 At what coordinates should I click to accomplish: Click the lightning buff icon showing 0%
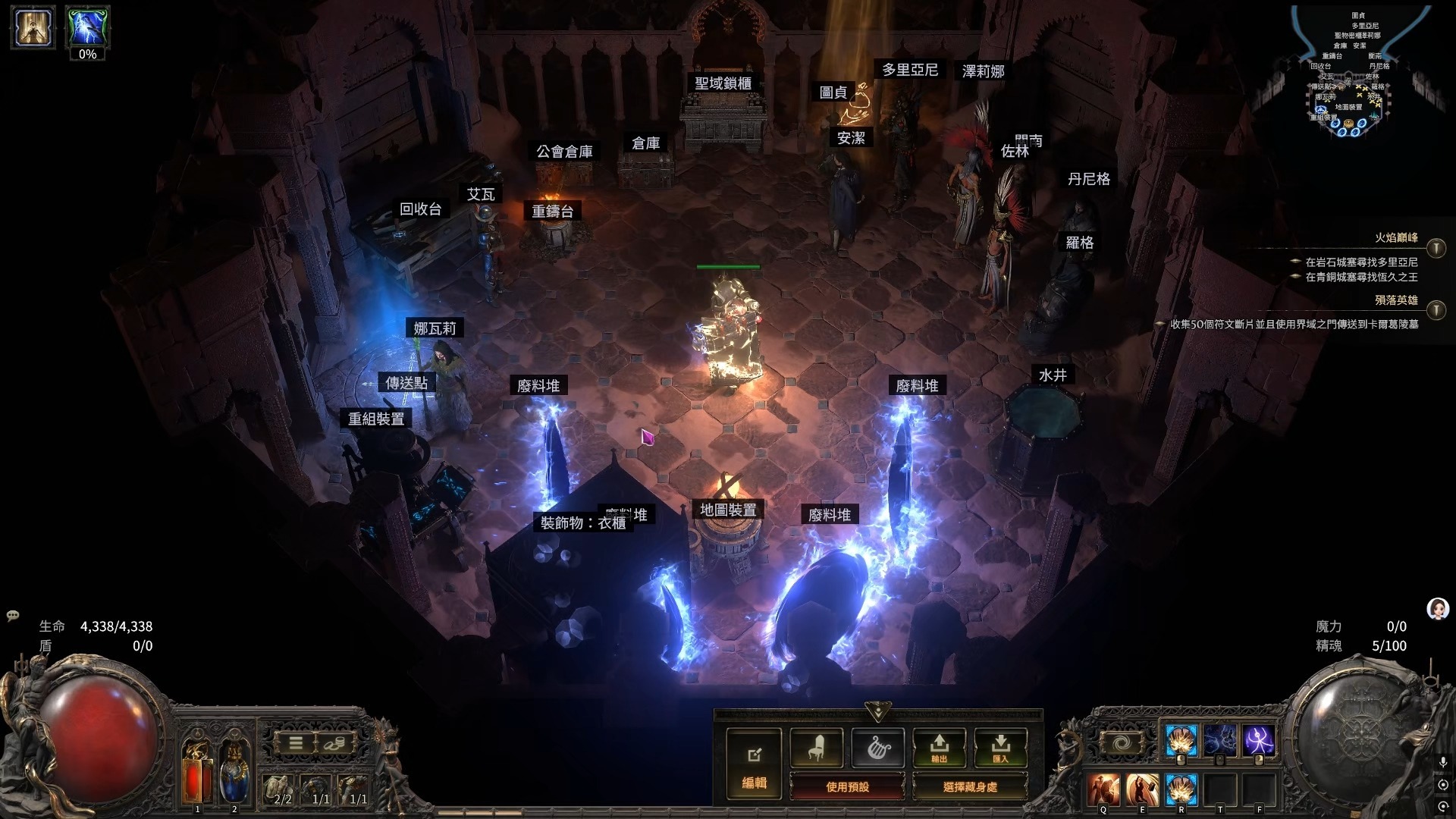(x=87, y=28)
